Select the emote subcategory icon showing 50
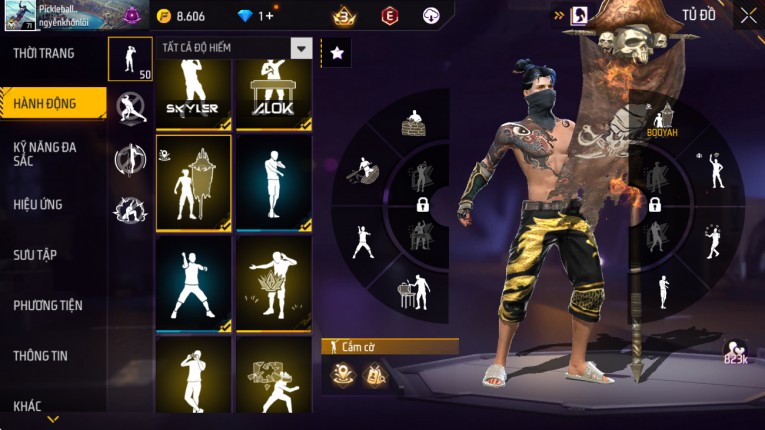765x430 pixels. coord(130,59)
